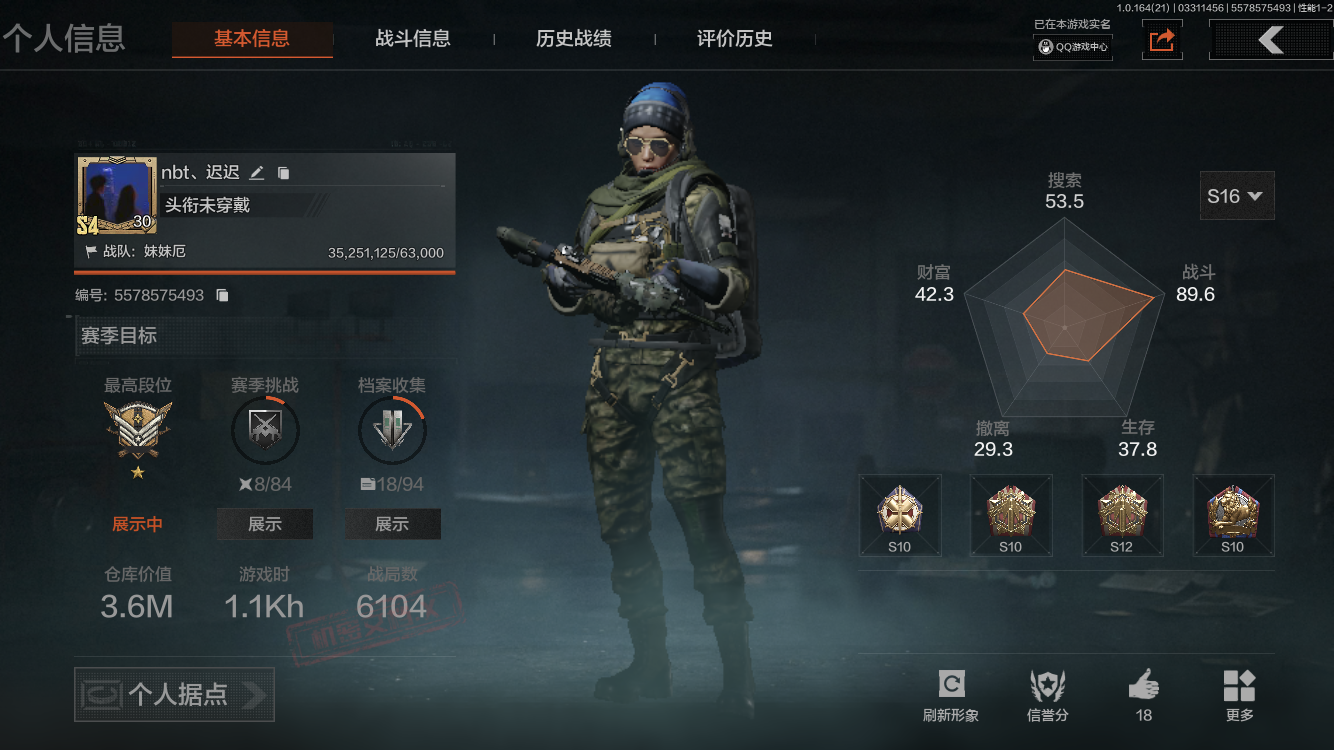Open the QQ游戏中心 button
Viewport: 1334px width, 750px height.
(1072, 46)
